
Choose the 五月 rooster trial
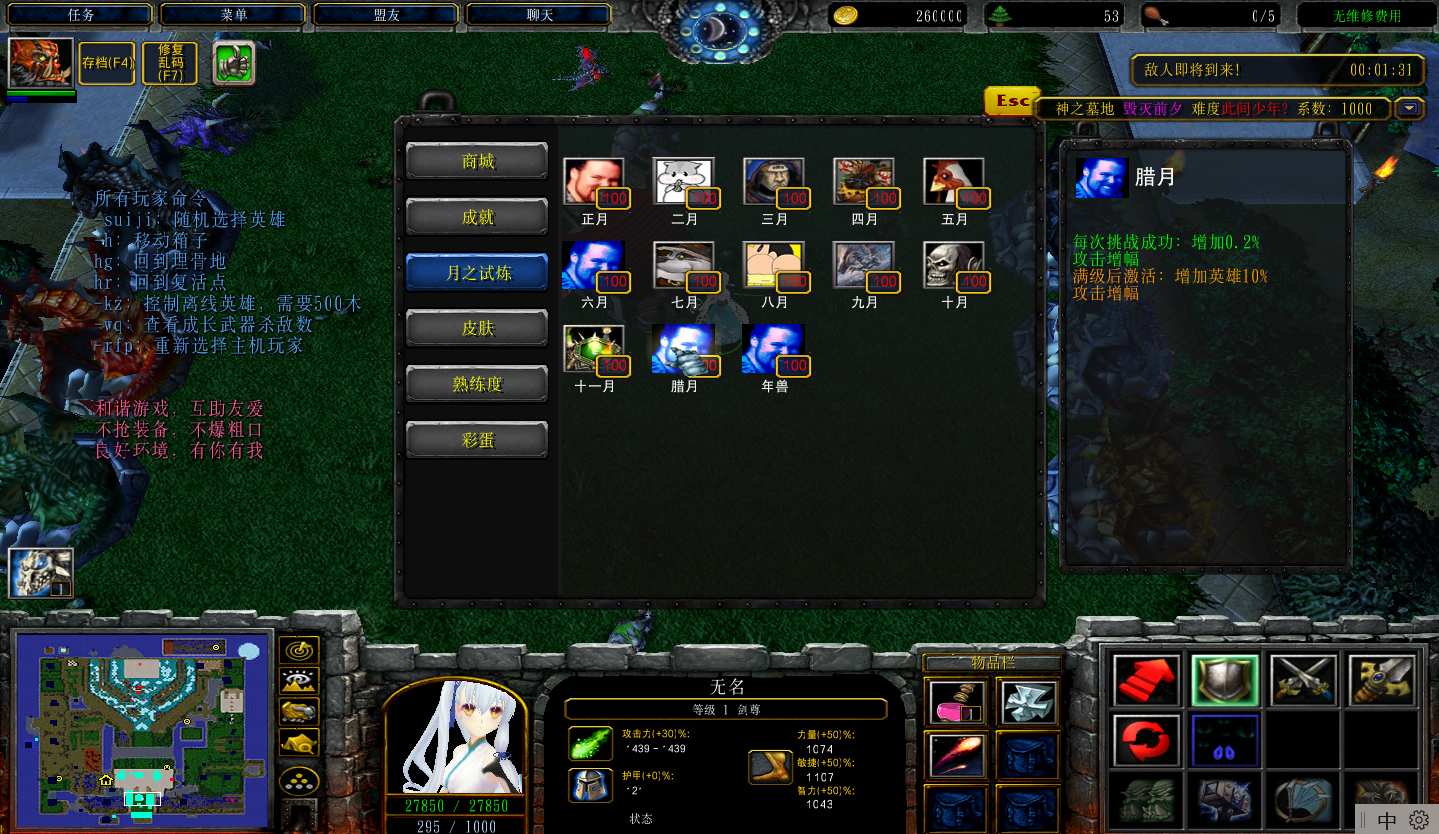click(x=953, y=183)
